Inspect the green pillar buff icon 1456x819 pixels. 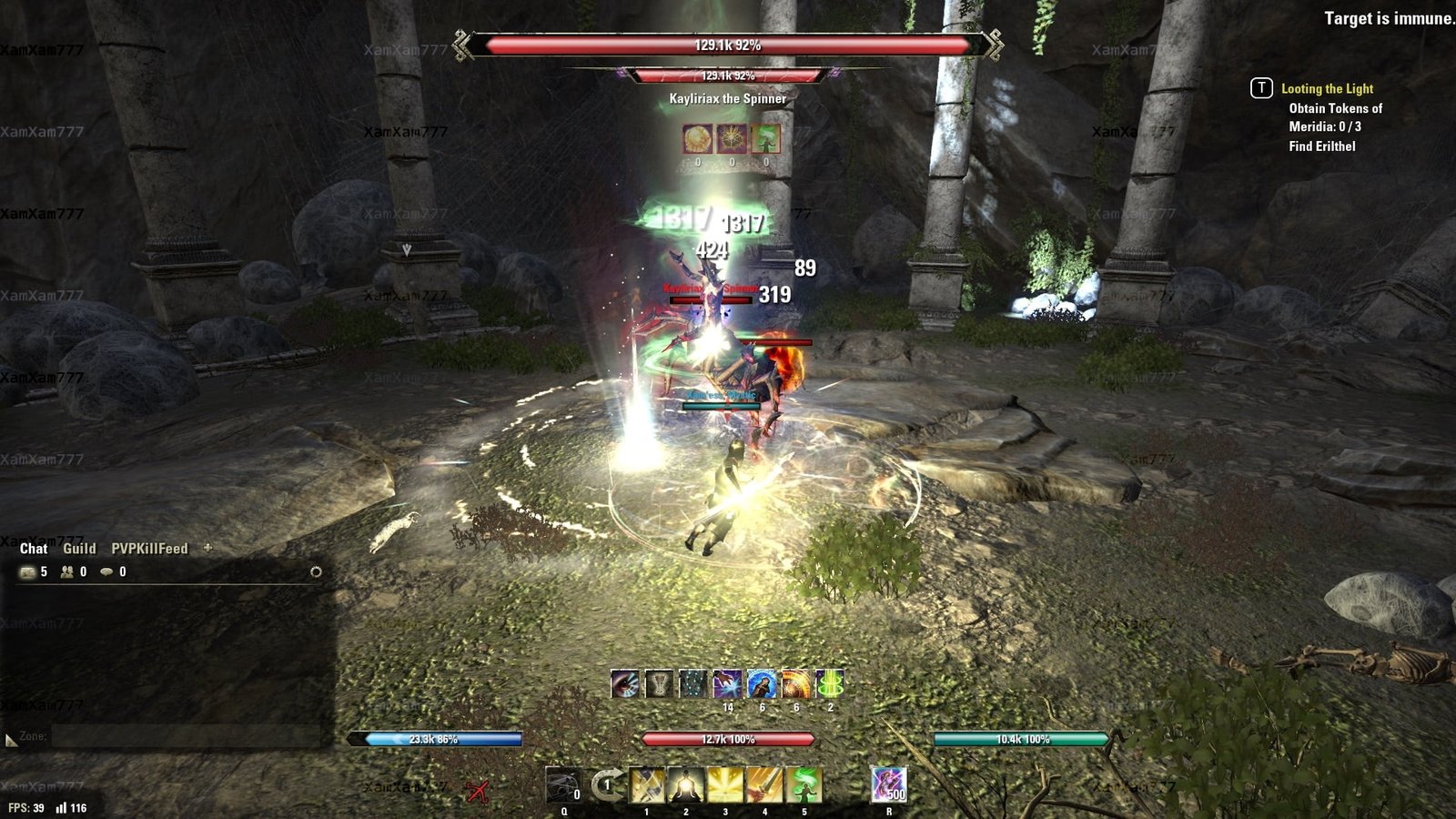(830, 684)
